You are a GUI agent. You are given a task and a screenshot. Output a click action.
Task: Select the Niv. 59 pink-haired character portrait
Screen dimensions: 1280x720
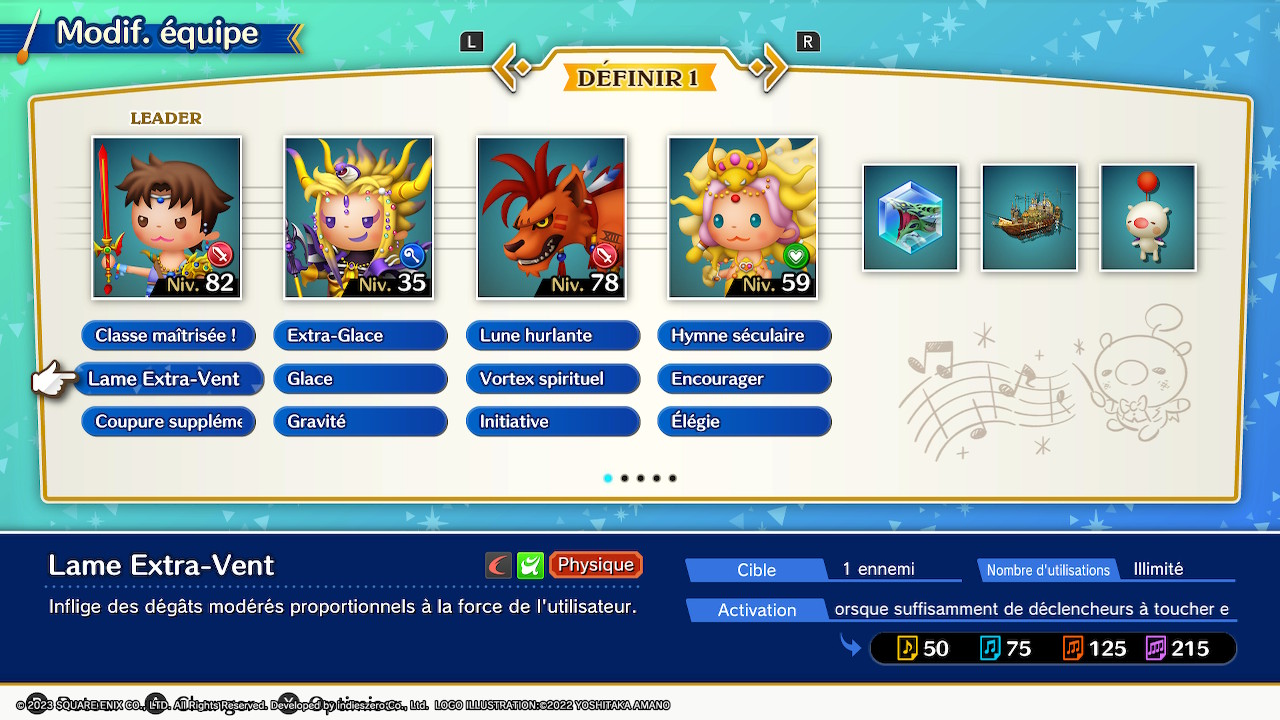tap(743, 218)
